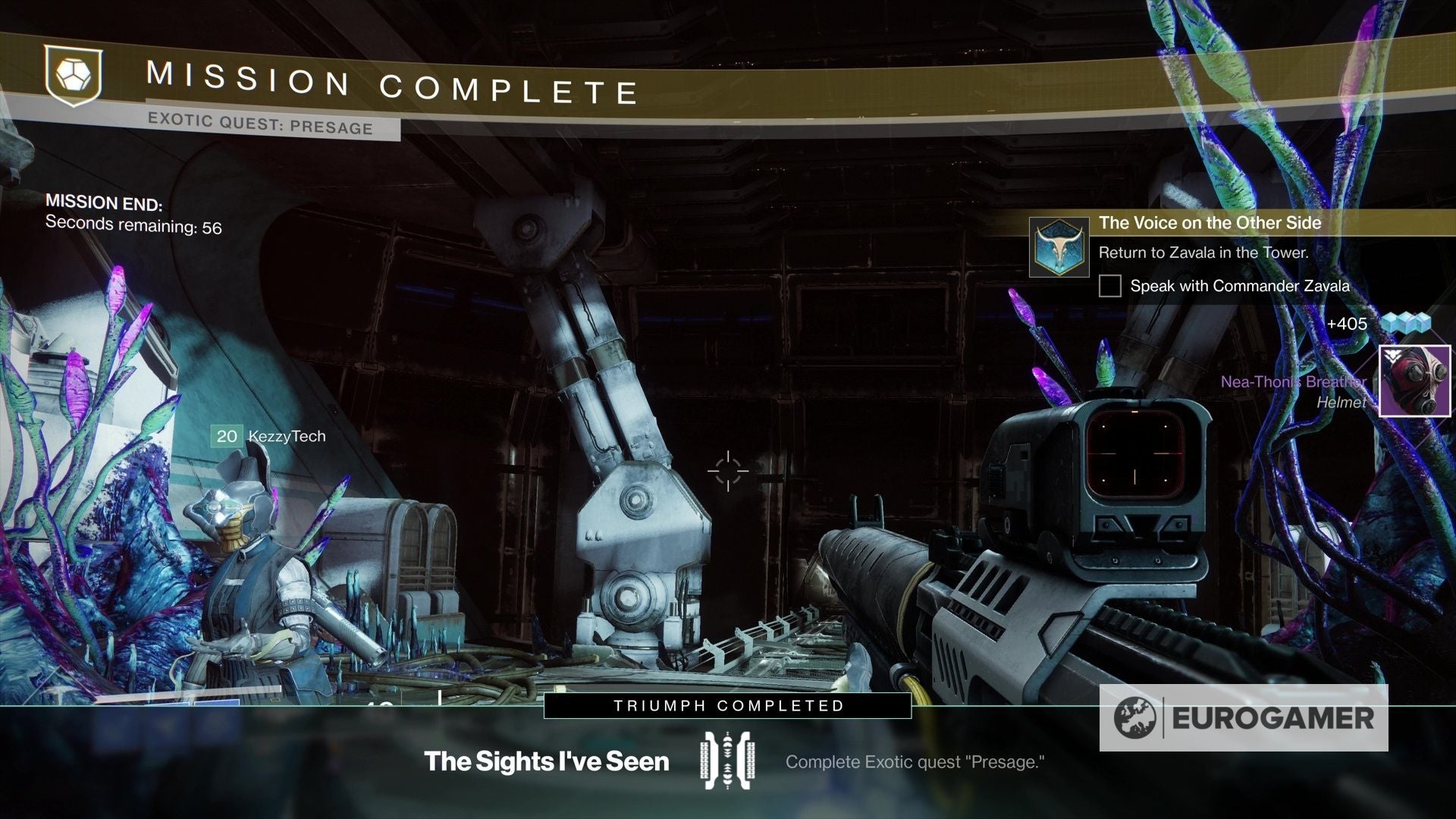Check the Speak with Commander Zavala objective box
The image size is (1456, 819).
[1110, 287]
